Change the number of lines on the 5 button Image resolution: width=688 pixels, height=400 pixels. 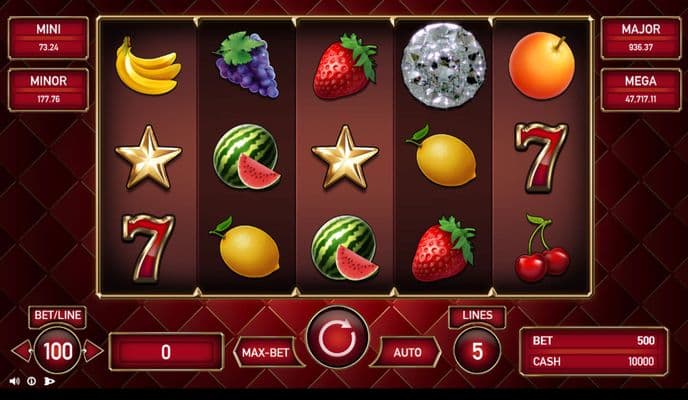click(477, 351)
